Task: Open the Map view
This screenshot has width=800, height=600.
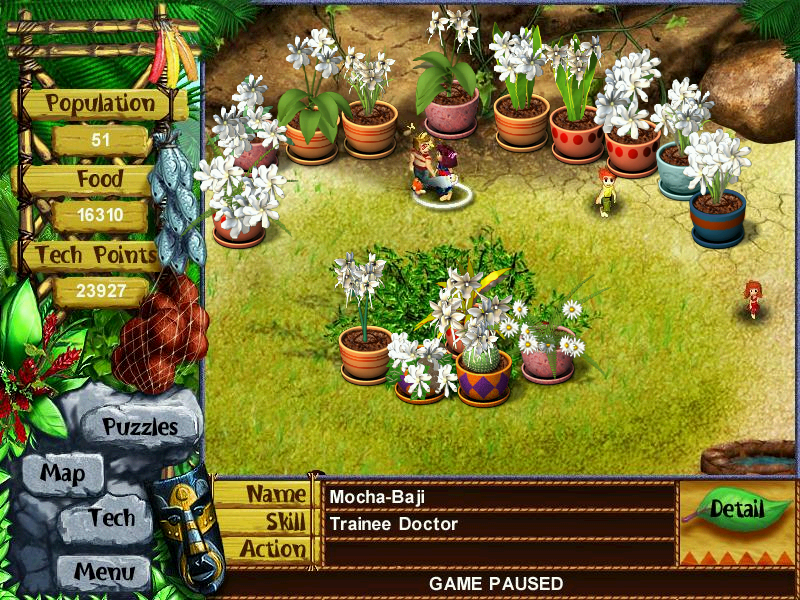Action: tap(62, 473)
